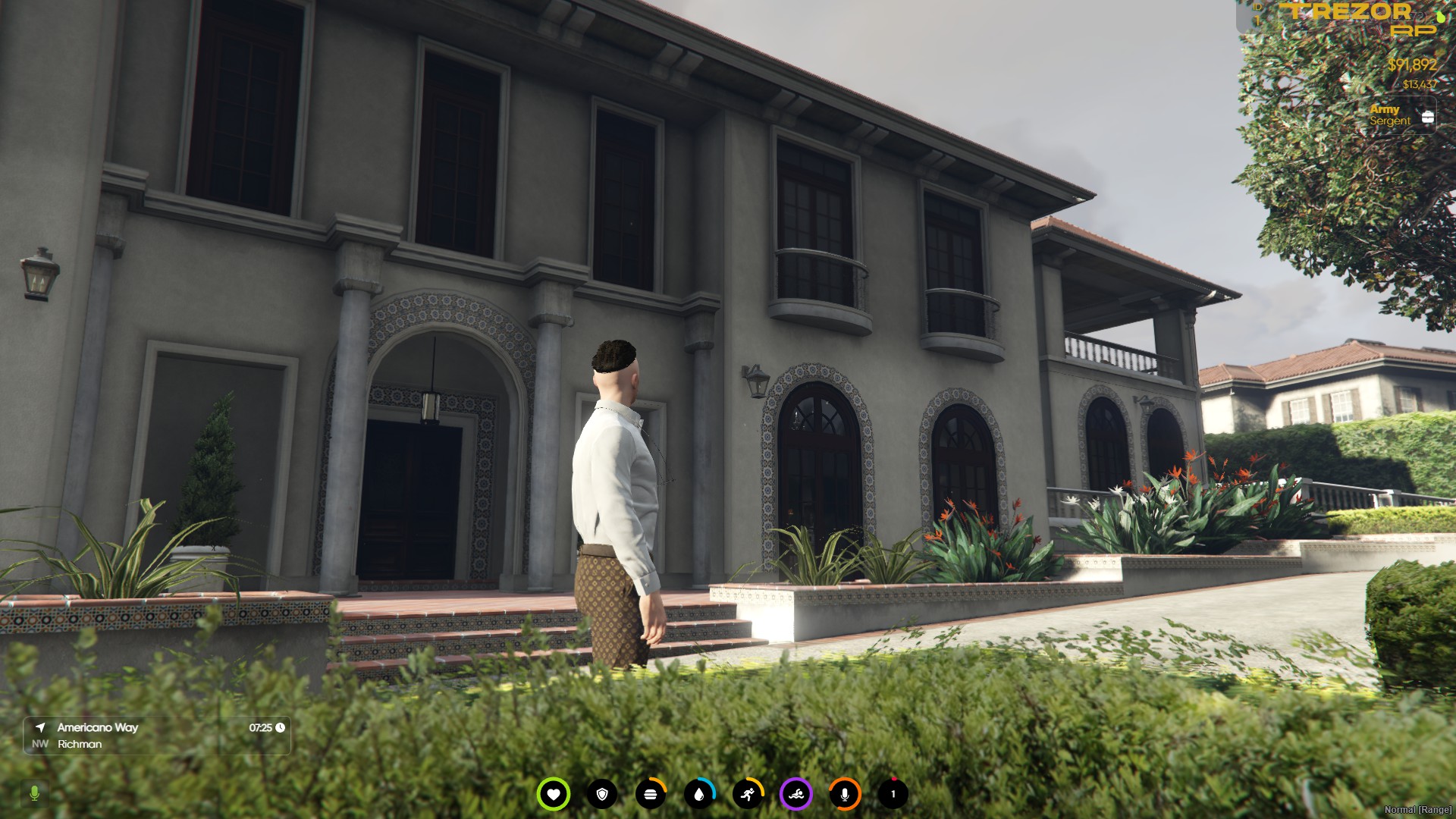This screenshot has height=819, width=1456.
Task: Click the running man stamina icon
Action: (748, 794)
